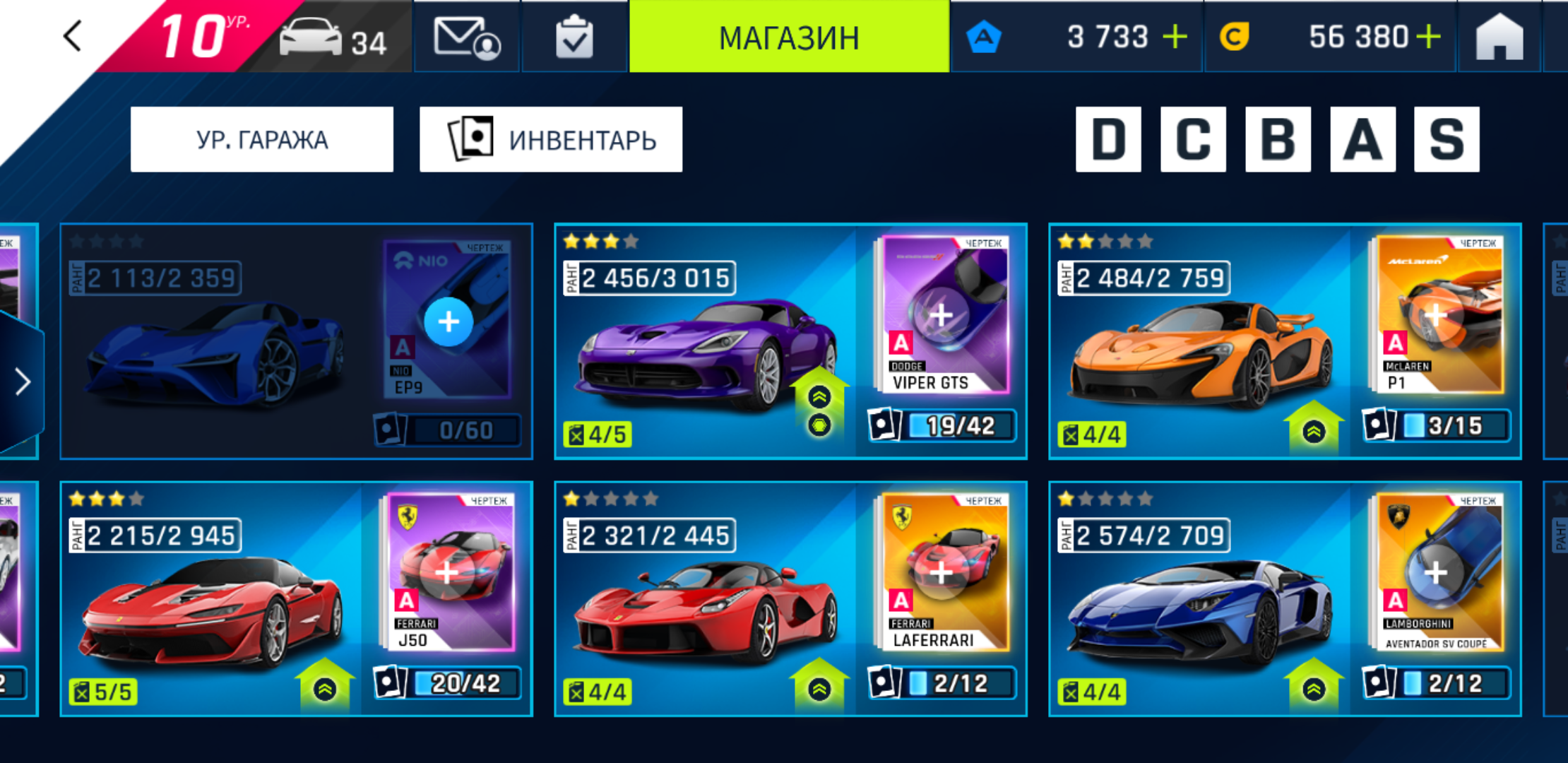Open the МАГАЗИН shop tab
The image size is (1568, 763).
[789, 37]
